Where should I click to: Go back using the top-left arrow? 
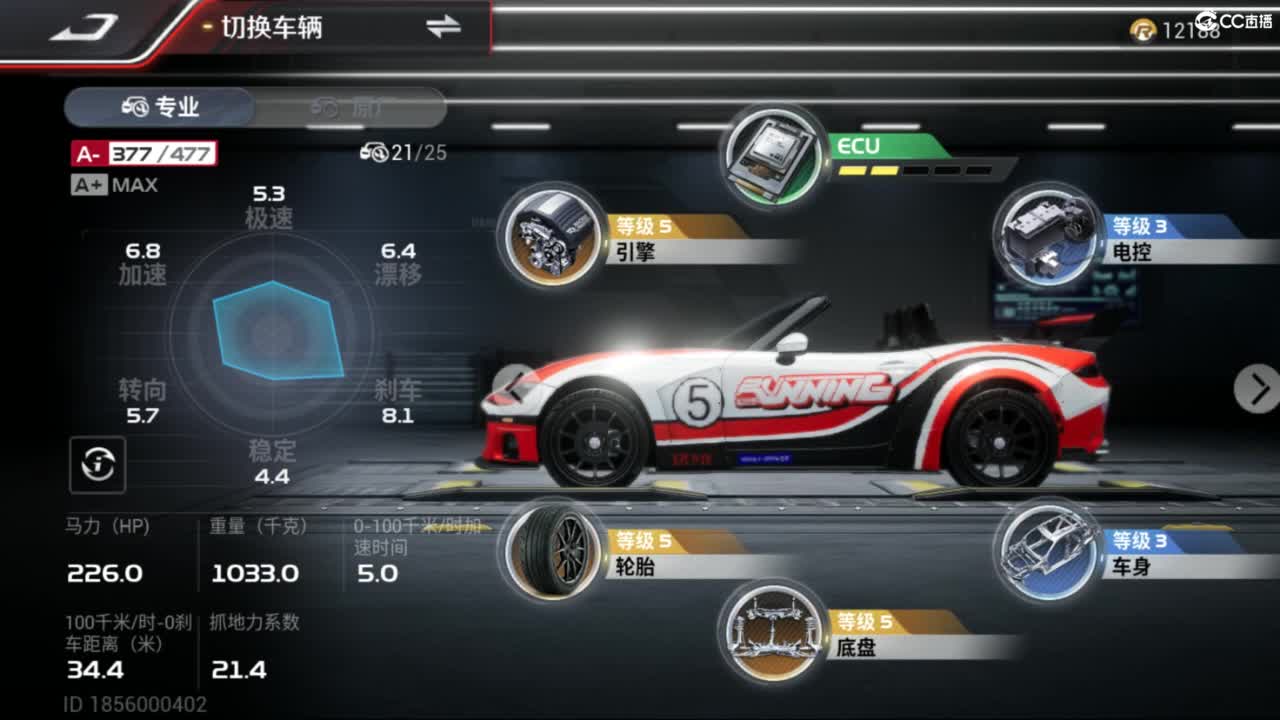(84, 28)
